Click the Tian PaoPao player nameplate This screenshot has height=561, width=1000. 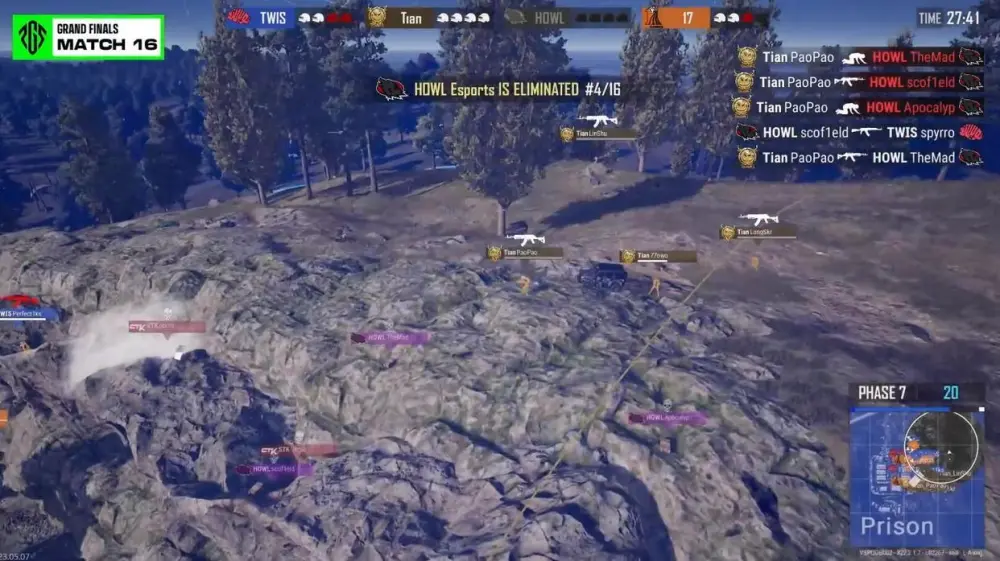coord(525,253)
